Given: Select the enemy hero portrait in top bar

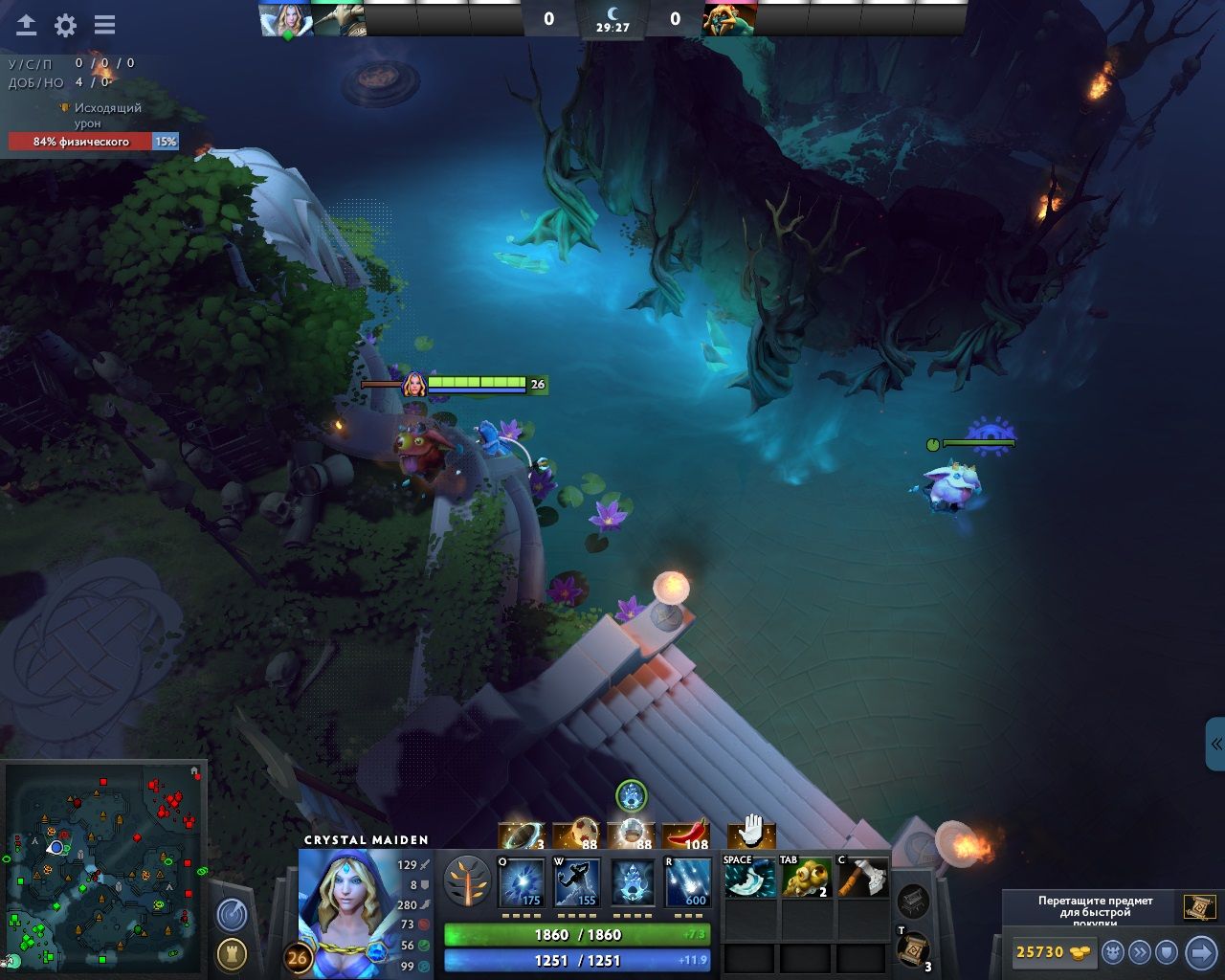Looking at the screenshot, I should (729, 19).
